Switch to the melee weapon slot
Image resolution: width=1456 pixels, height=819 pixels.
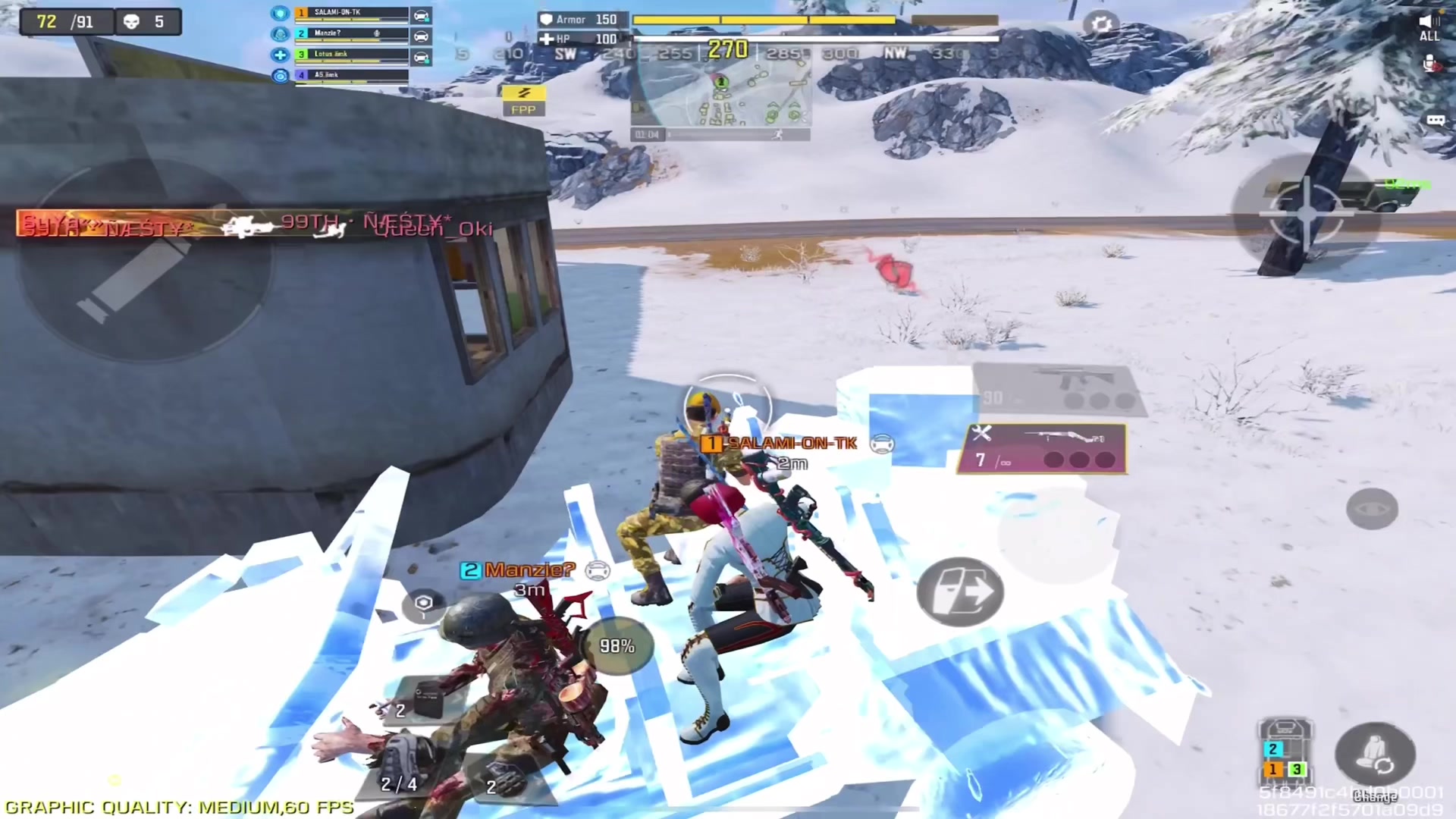click(1042, 449)
